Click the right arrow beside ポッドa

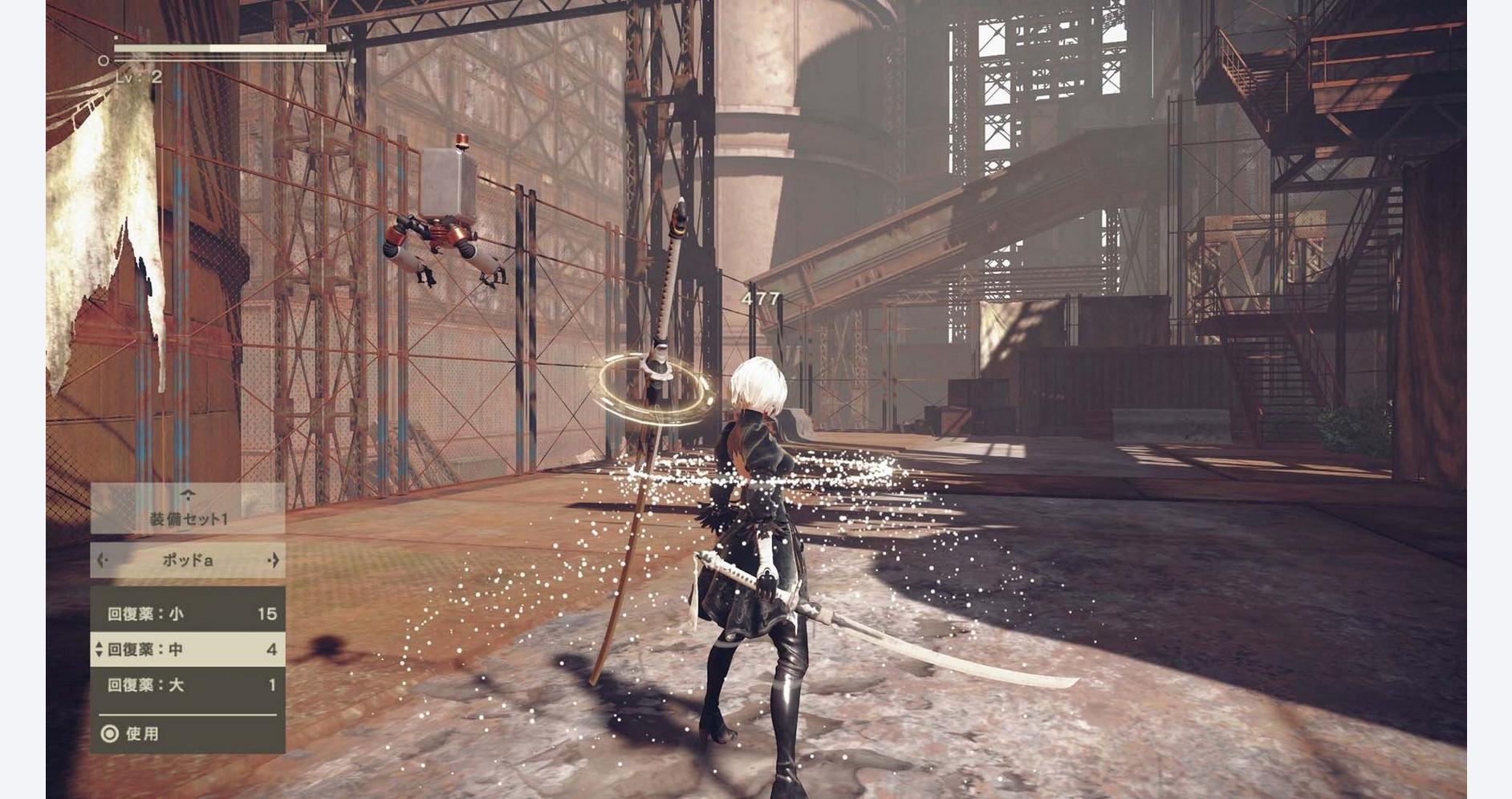pos(274,560)
